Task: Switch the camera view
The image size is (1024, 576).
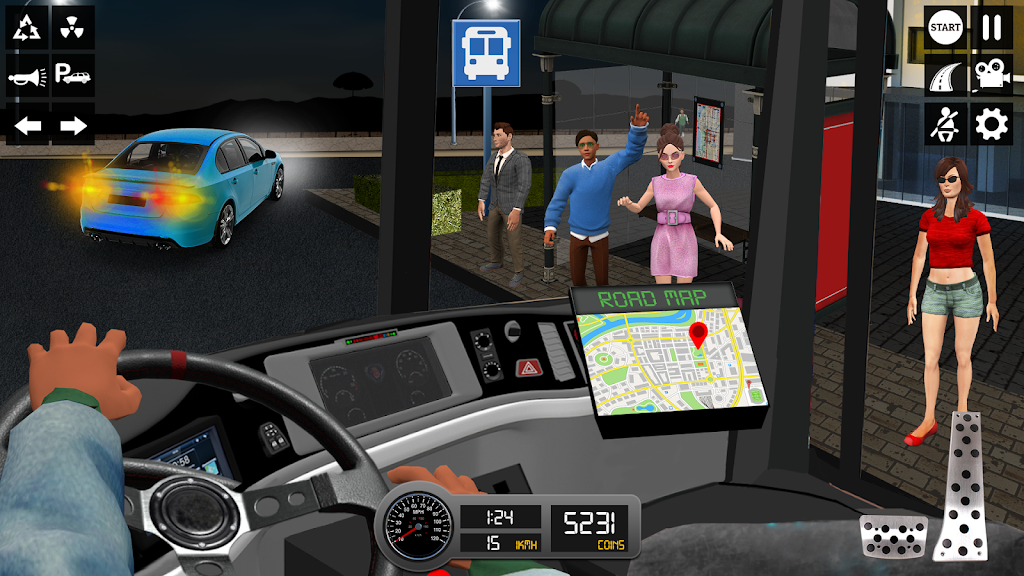Action: tap(991, 76)
